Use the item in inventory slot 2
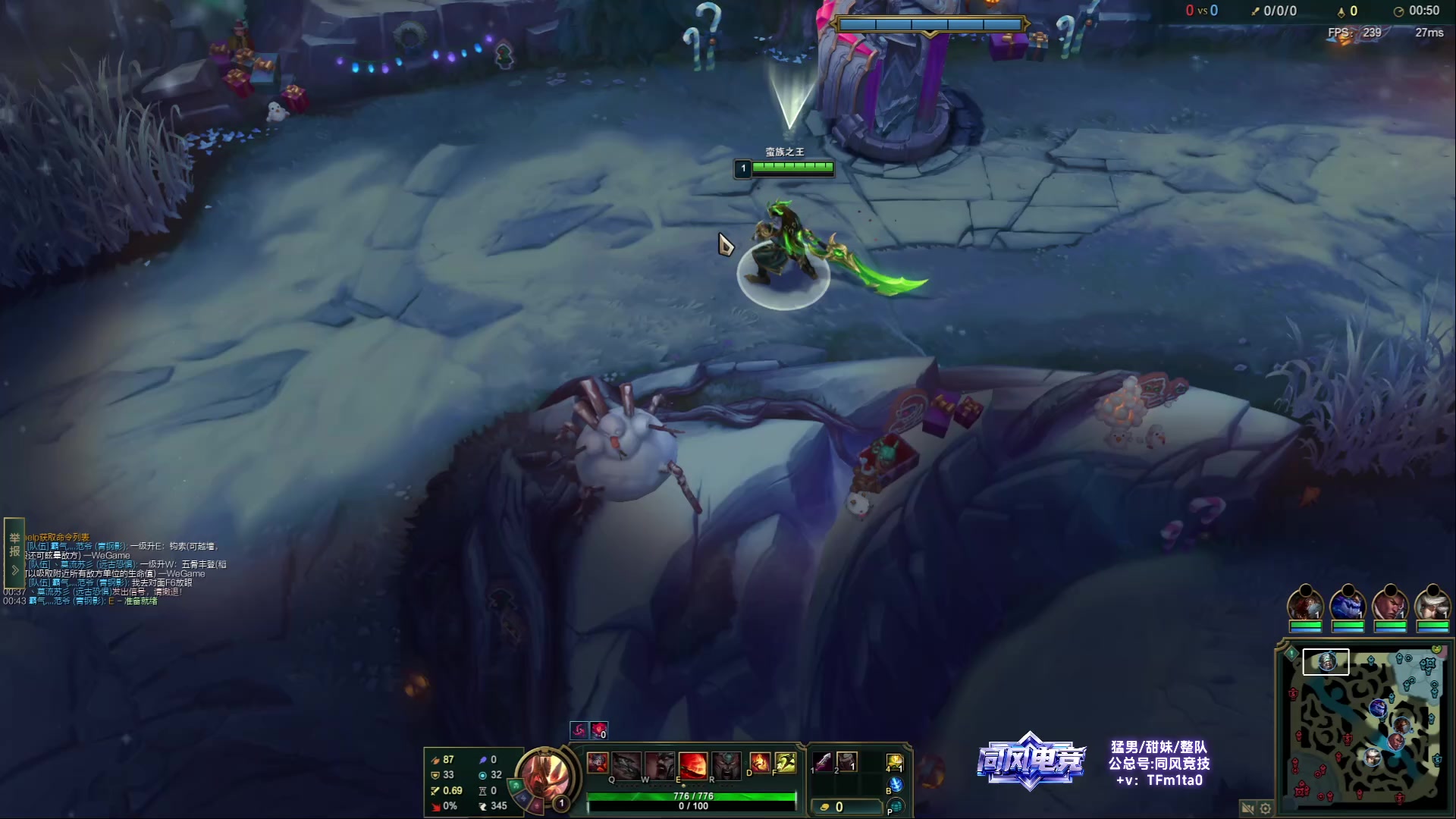Image resolution: width=1456 pixels, height=819 pixels. (847, 761)
